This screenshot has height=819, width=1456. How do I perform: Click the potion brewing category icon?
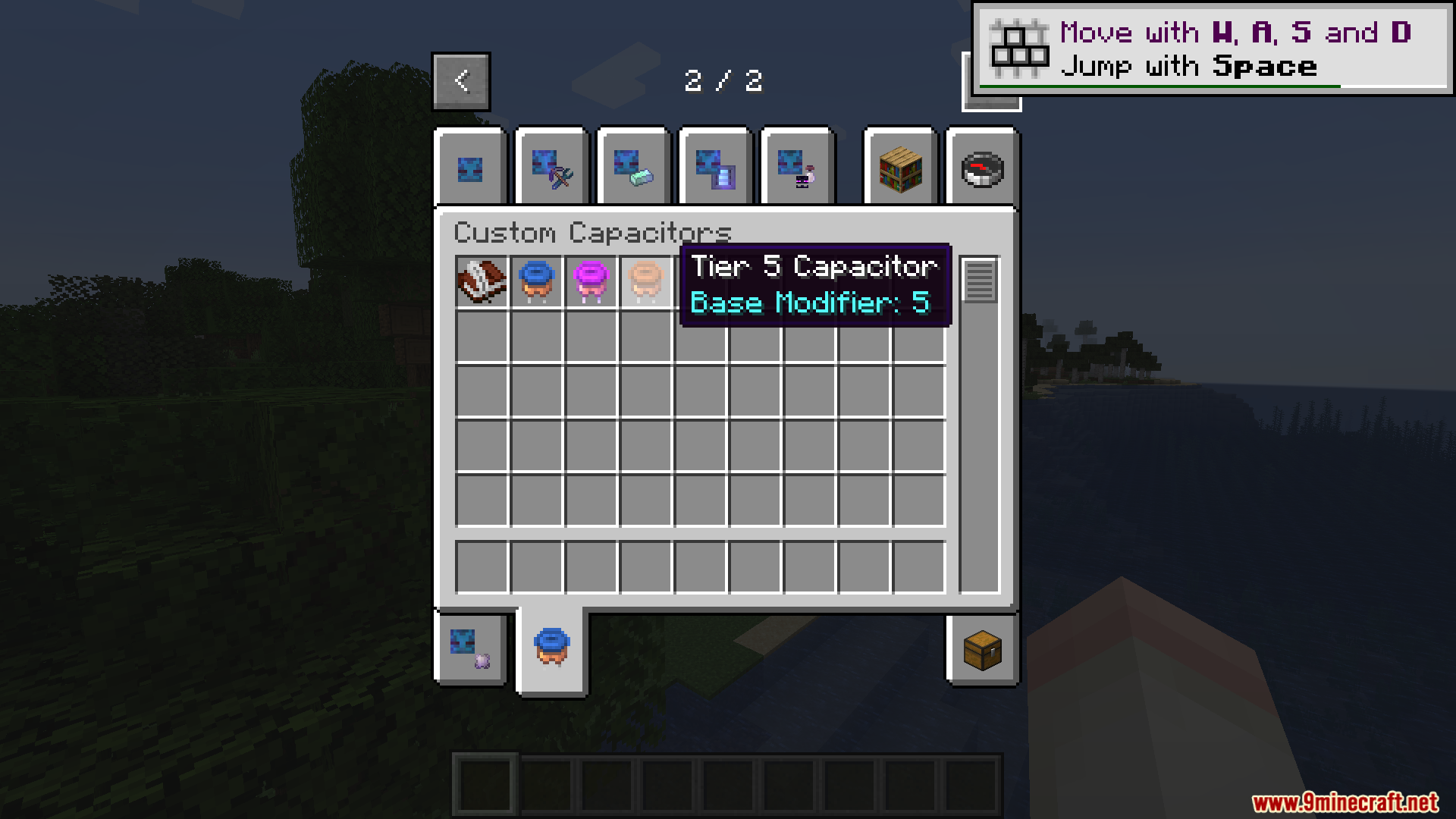798,168
